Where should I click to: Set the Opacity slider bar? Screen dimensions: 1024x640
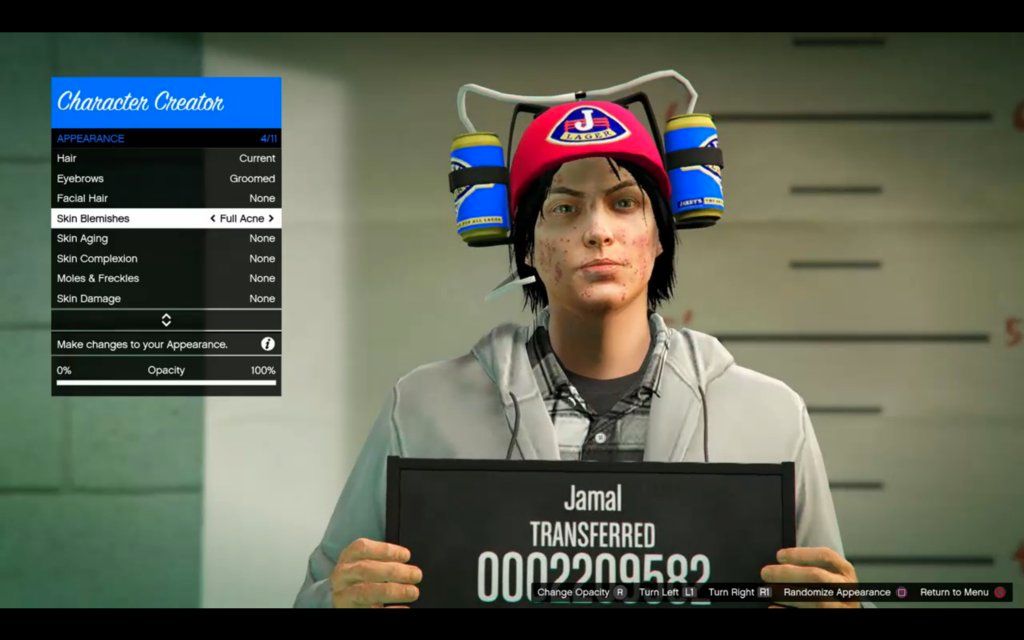tap(166, 382)
